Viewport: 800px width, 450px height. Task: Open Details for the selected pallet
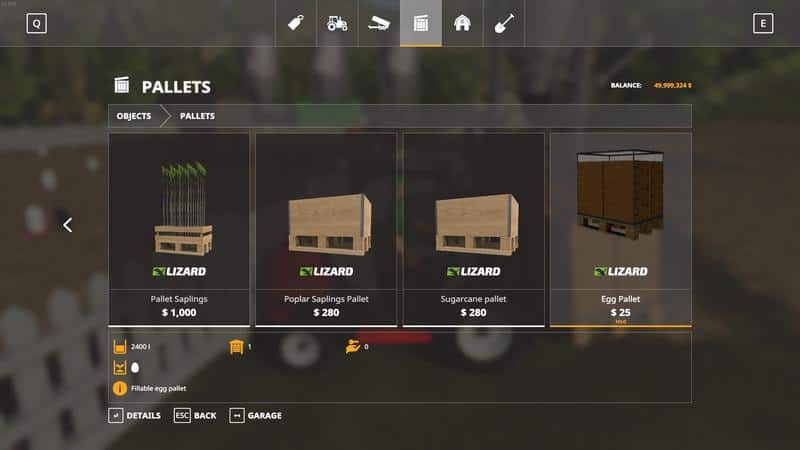point(135,415)
